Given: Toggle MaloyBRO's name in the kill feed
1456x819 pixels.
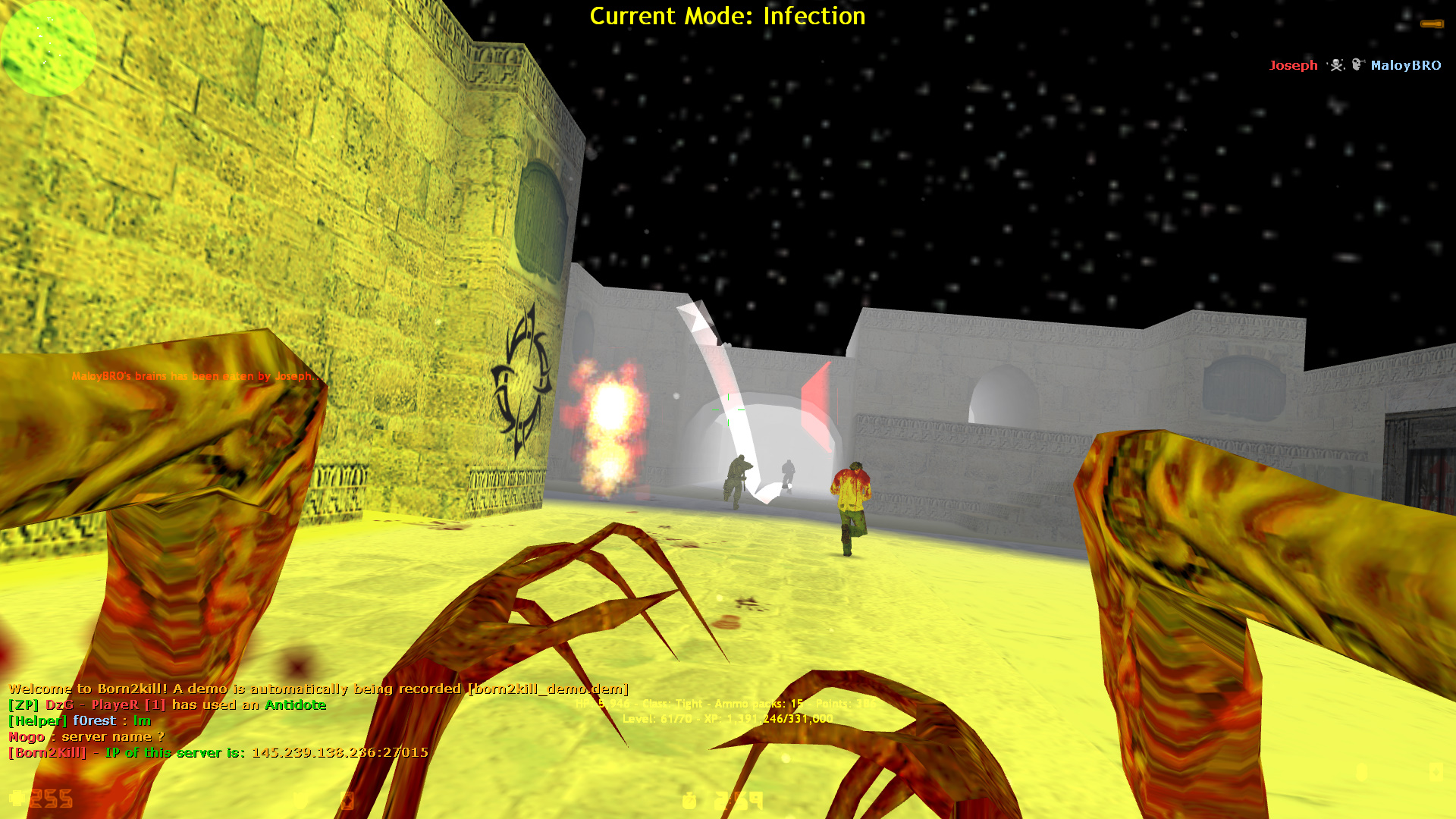Looking at the screenshot, I should (1407, 66).
